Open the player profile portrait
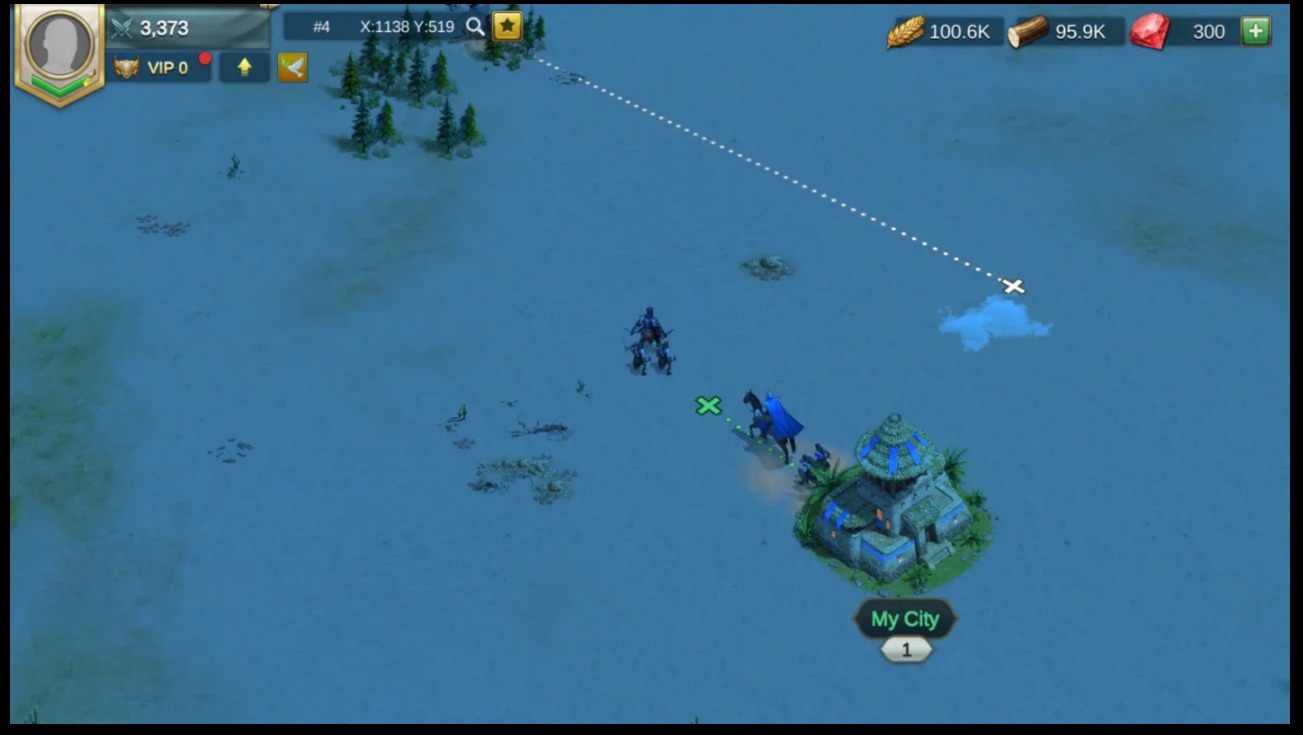 (59, 47)
